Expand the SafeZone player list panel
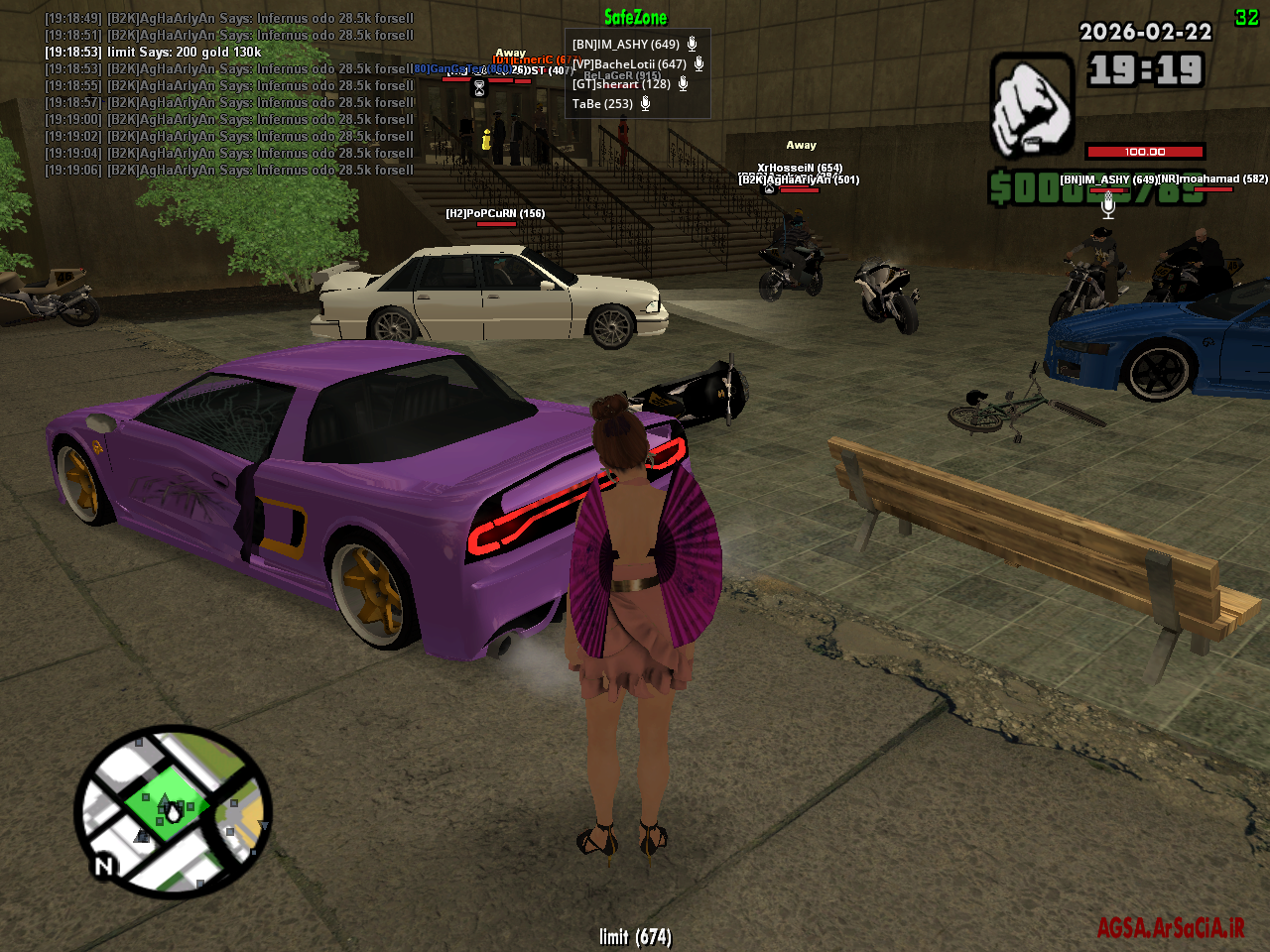This screenshot has height=952, width=1270. (x=637, y=72)
